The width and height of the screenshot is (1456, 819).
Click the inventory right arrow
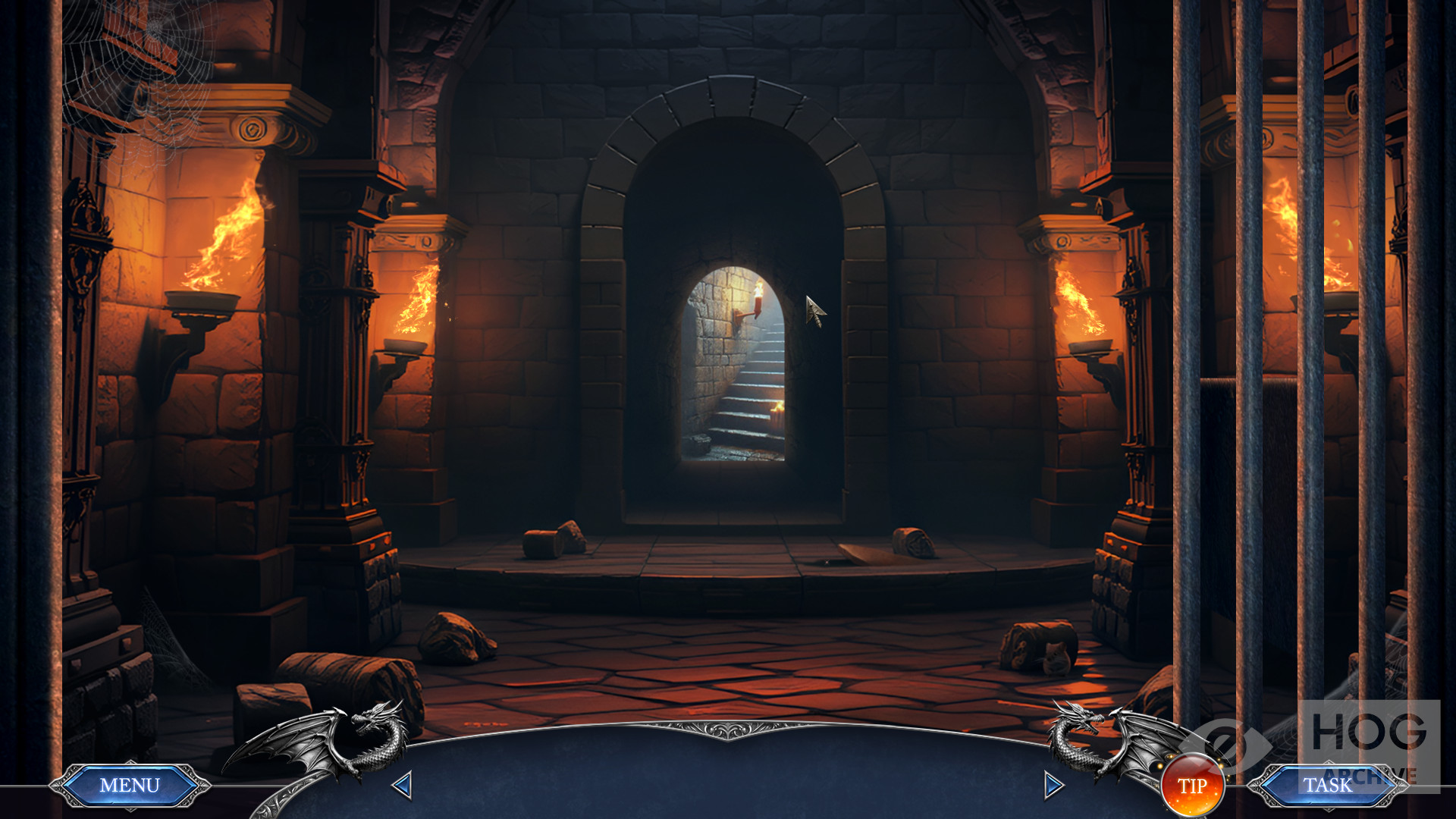click(1053, 785)
